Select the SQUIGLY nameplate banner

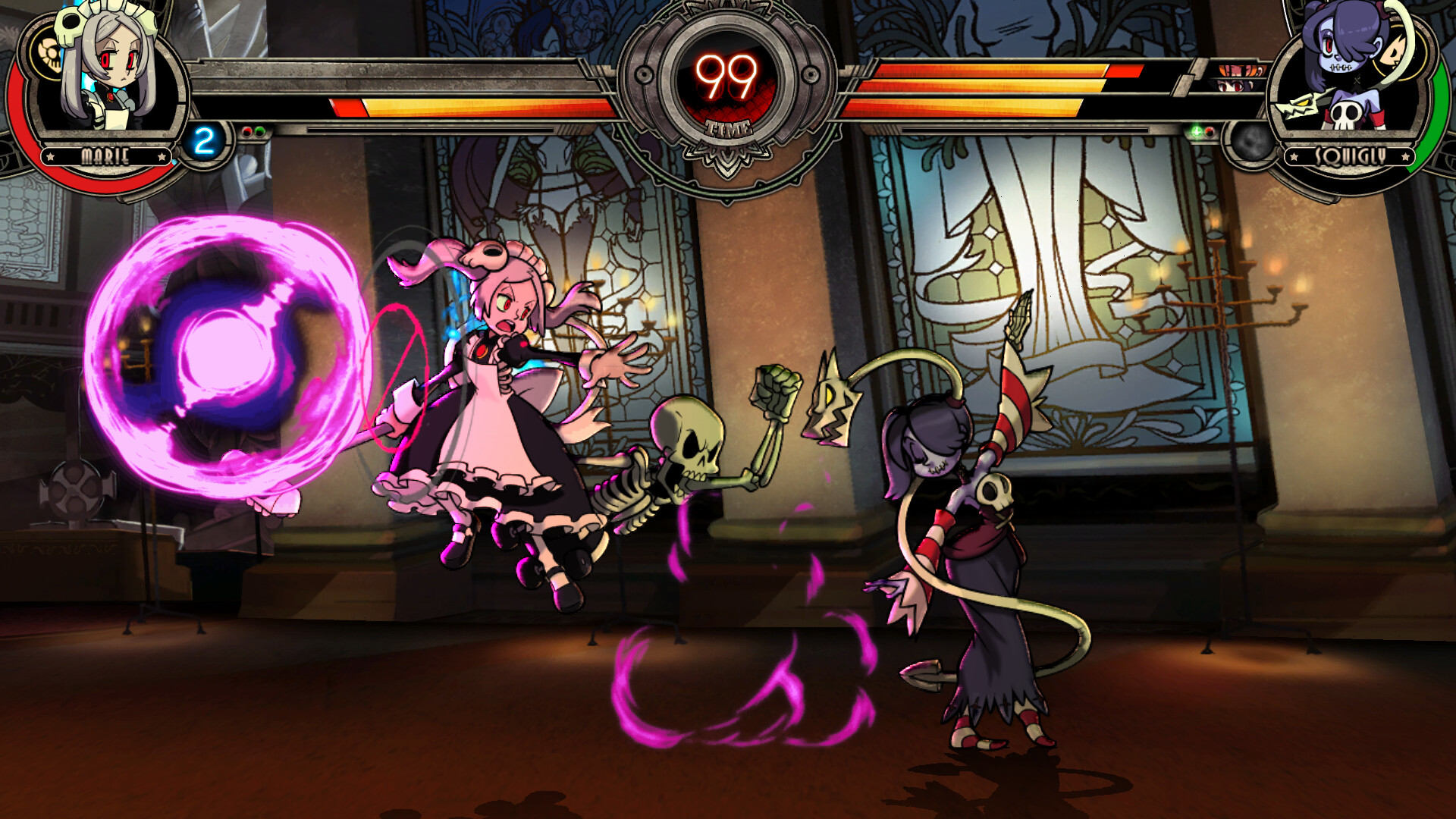1349,156
